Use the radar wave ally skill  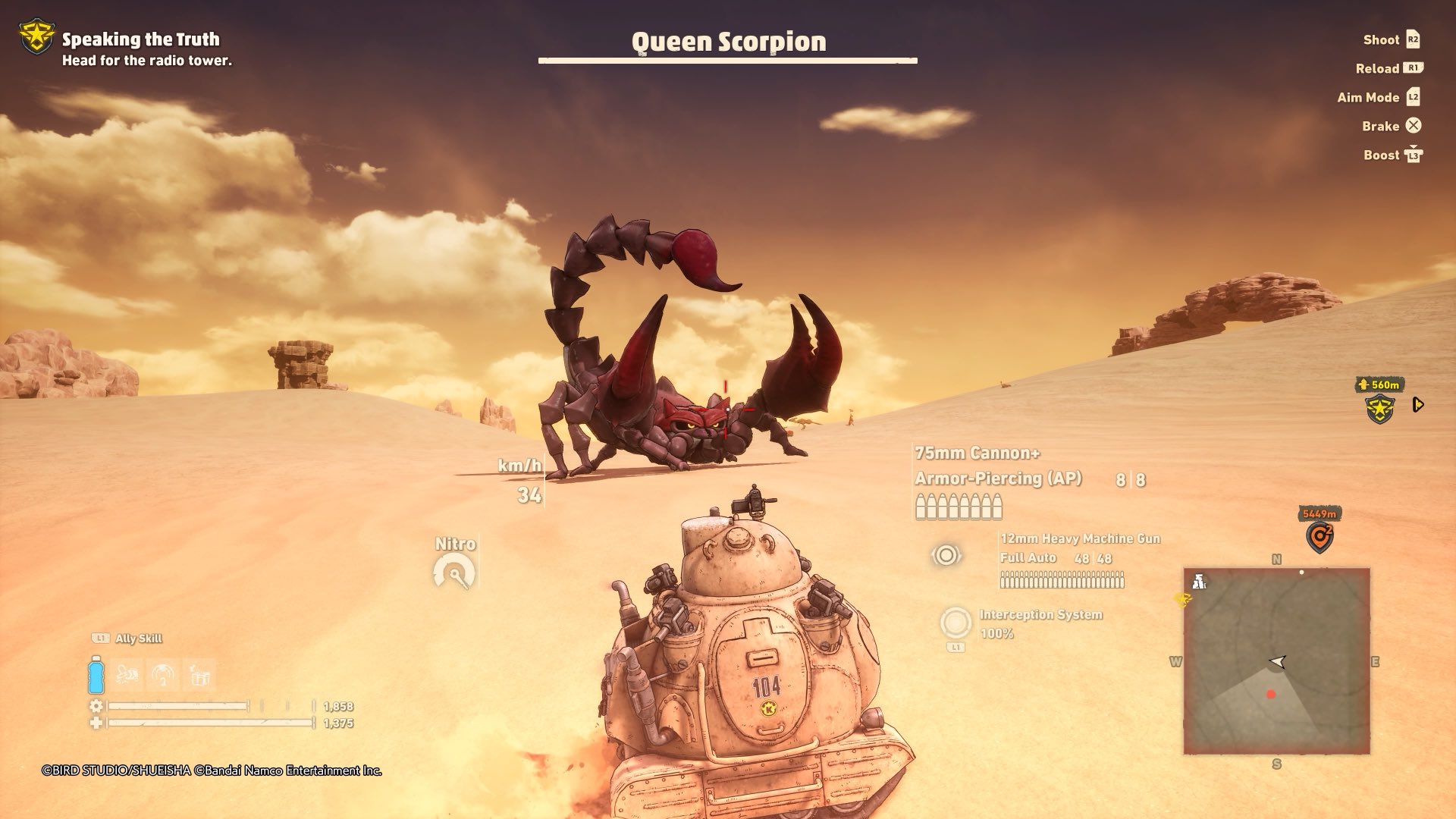pos(163,675)
